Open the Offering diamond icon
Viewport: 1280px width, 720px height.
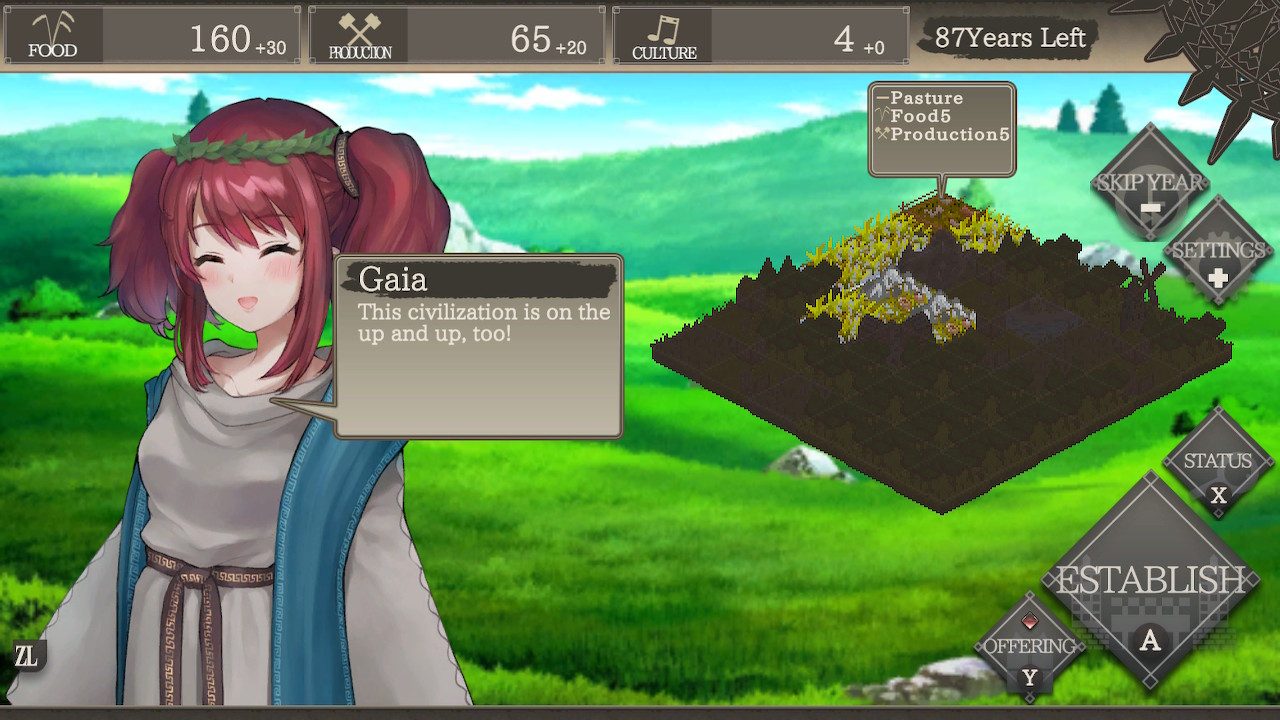click(x=1029, y=647)
